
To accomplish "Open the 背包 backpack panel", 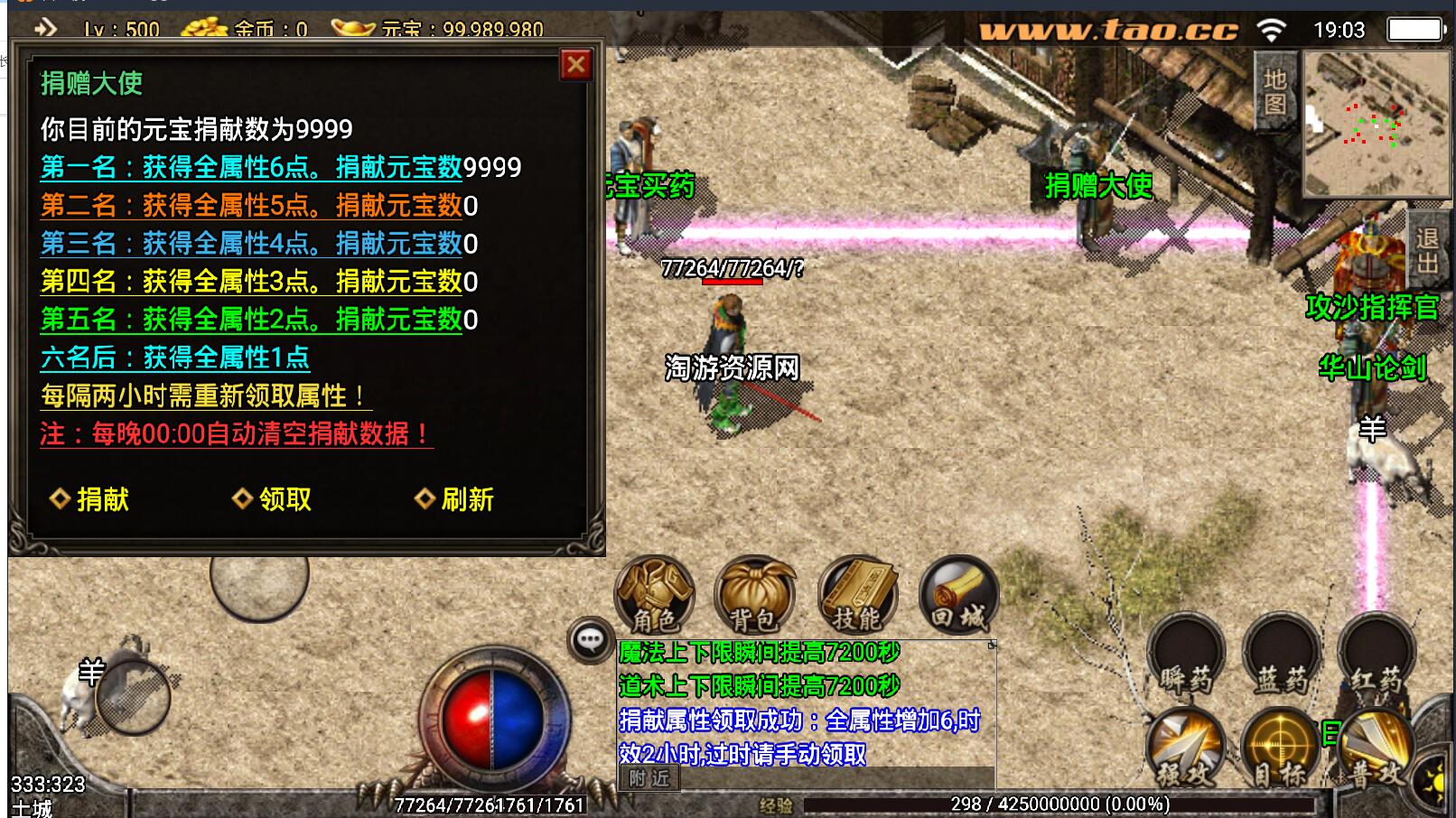I will (x=757, y=596).
